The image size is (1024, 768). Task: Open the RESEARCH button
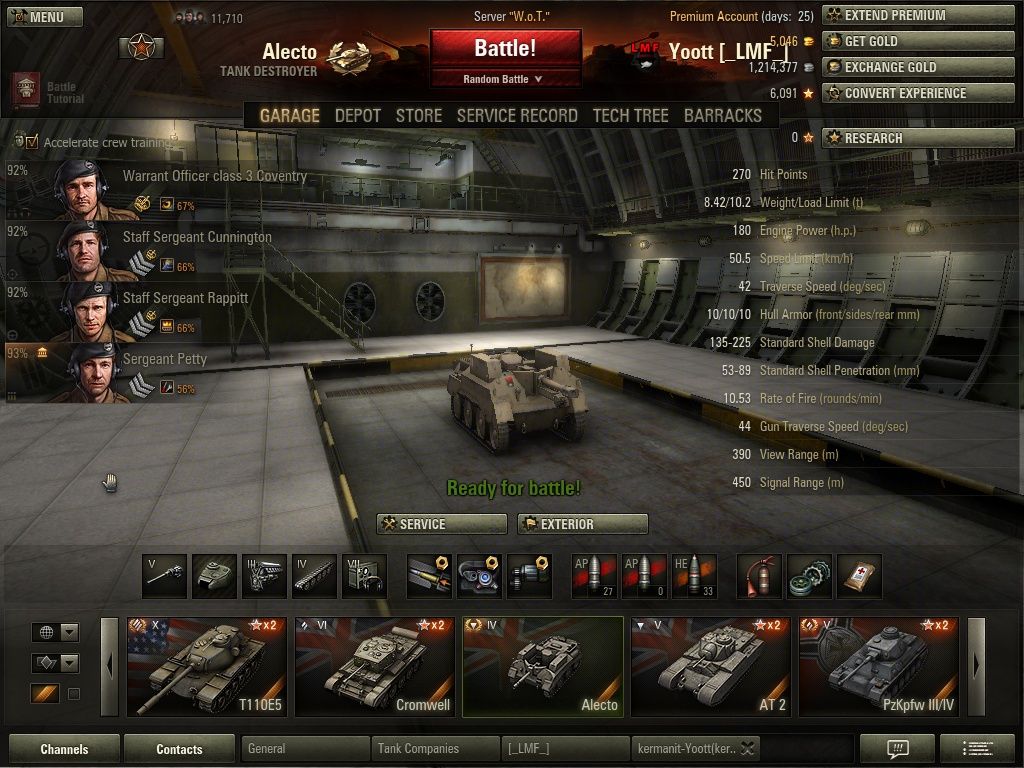pyautogui.click(x=917, y=139)
